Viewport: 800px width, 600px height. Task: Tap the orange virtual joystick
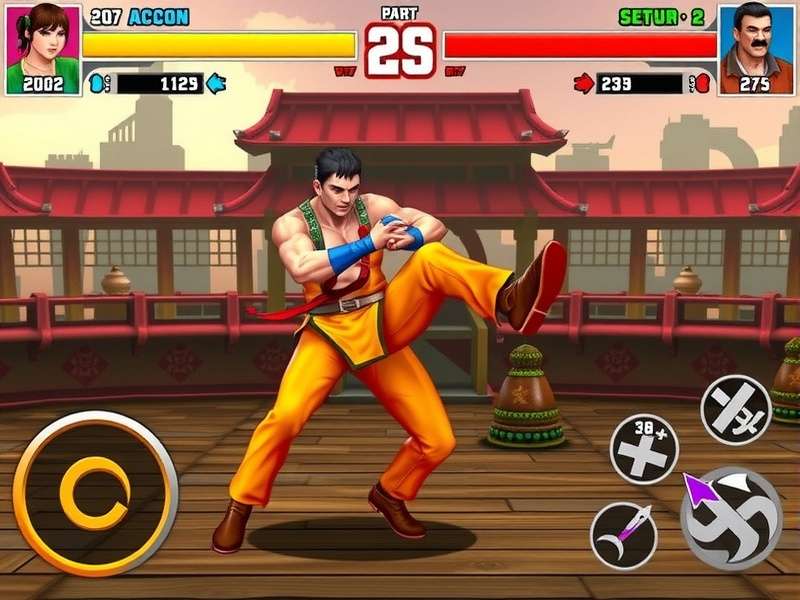tap(95, 493)
